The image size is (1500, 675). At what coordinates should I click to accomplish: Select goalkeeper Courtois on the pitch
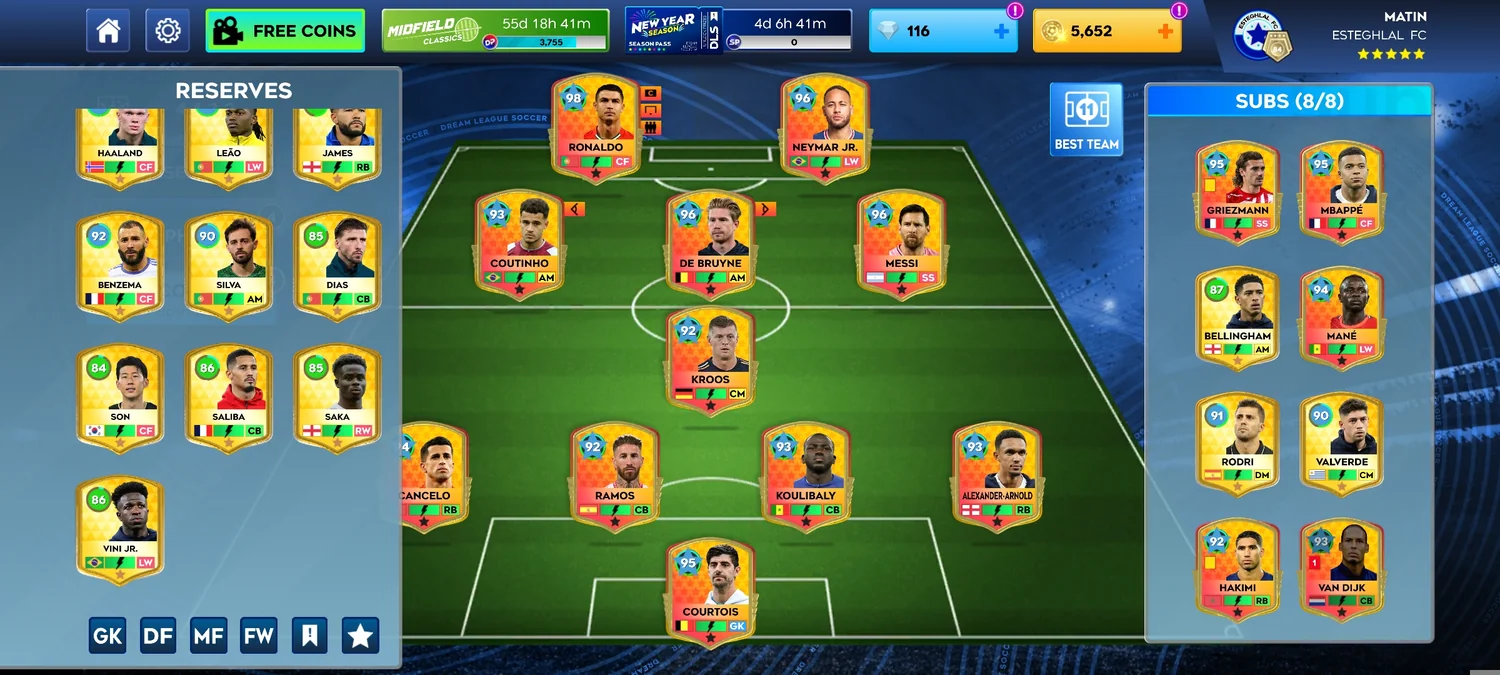click(711, 592)
